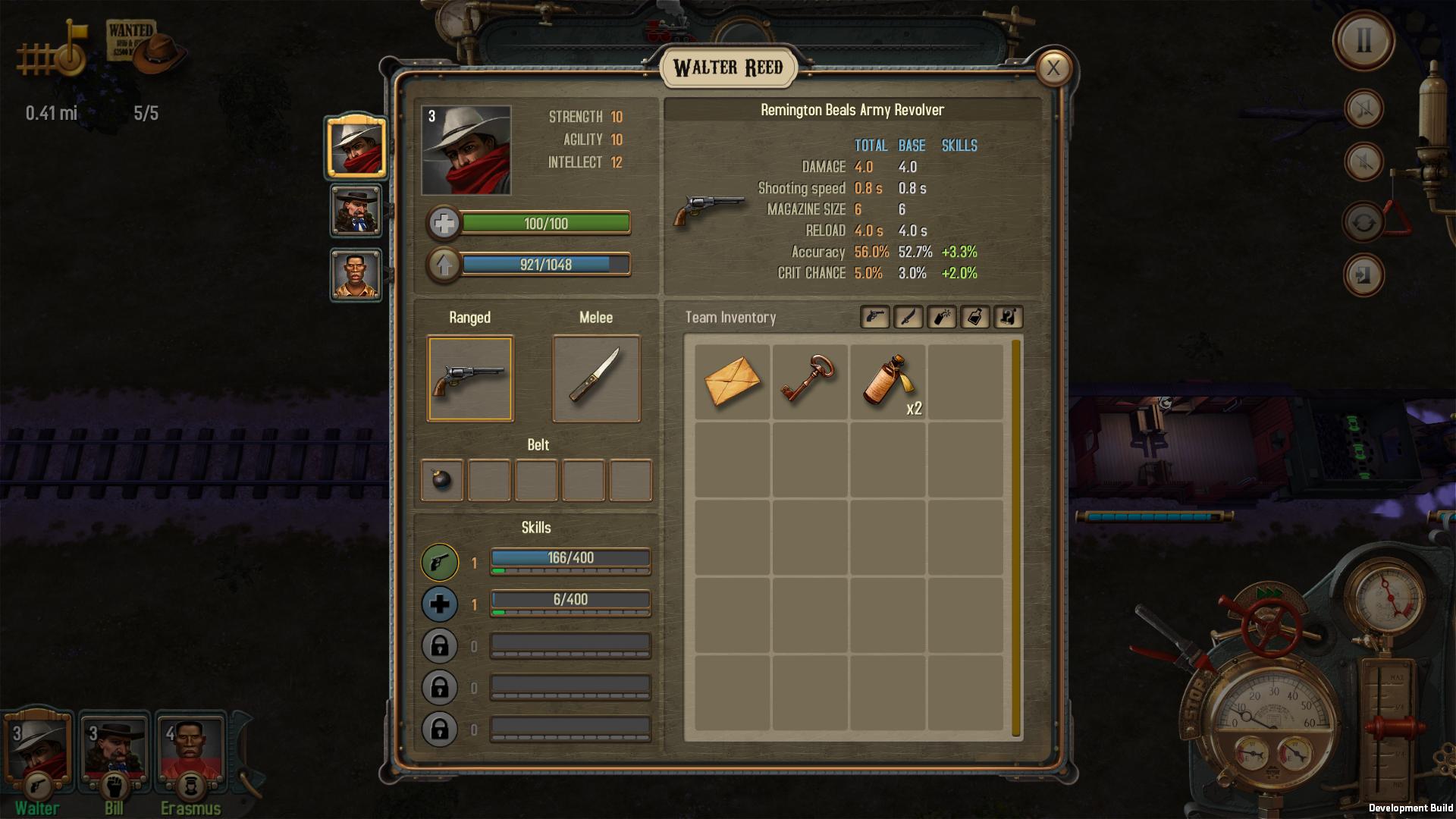The width and height of the screenshot is (1456, 819).
Task: Filter team inventory by explosives
Action: pyautogui.click(x=942, y=317)
